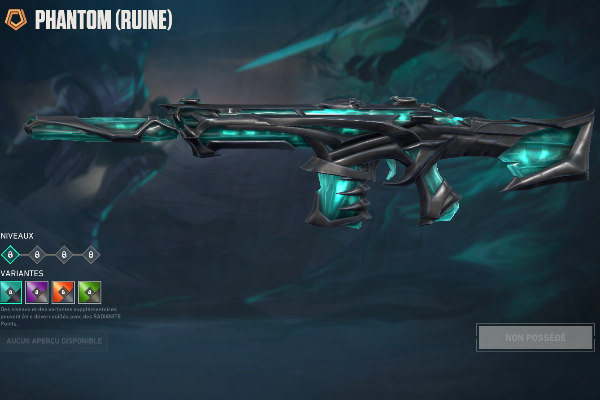Click the NON POSSÉDÉ button

pyautogui.click(x=535, y=338)
